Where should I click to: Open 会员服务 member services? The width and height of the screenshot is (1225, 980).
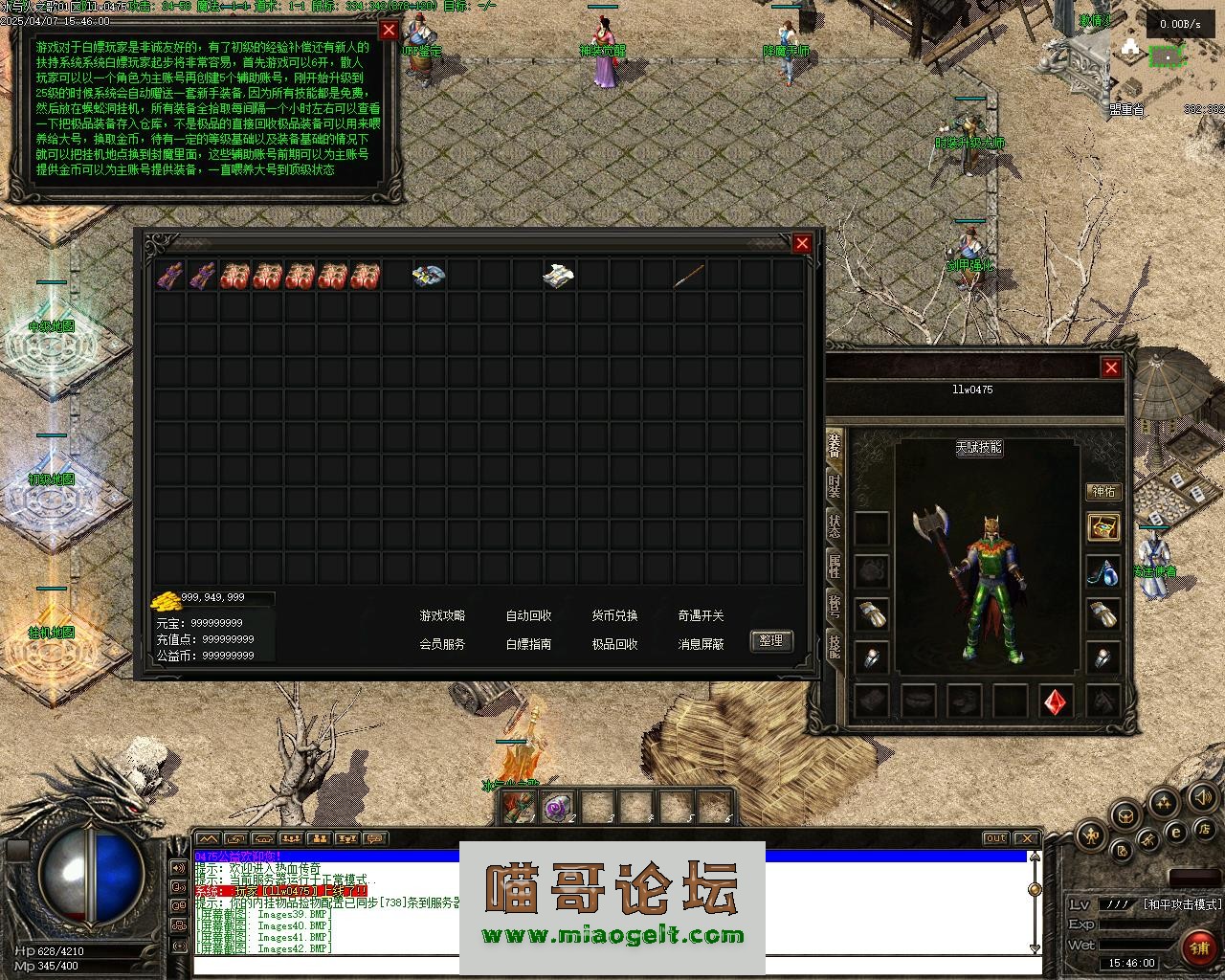[x=442, y=645]
